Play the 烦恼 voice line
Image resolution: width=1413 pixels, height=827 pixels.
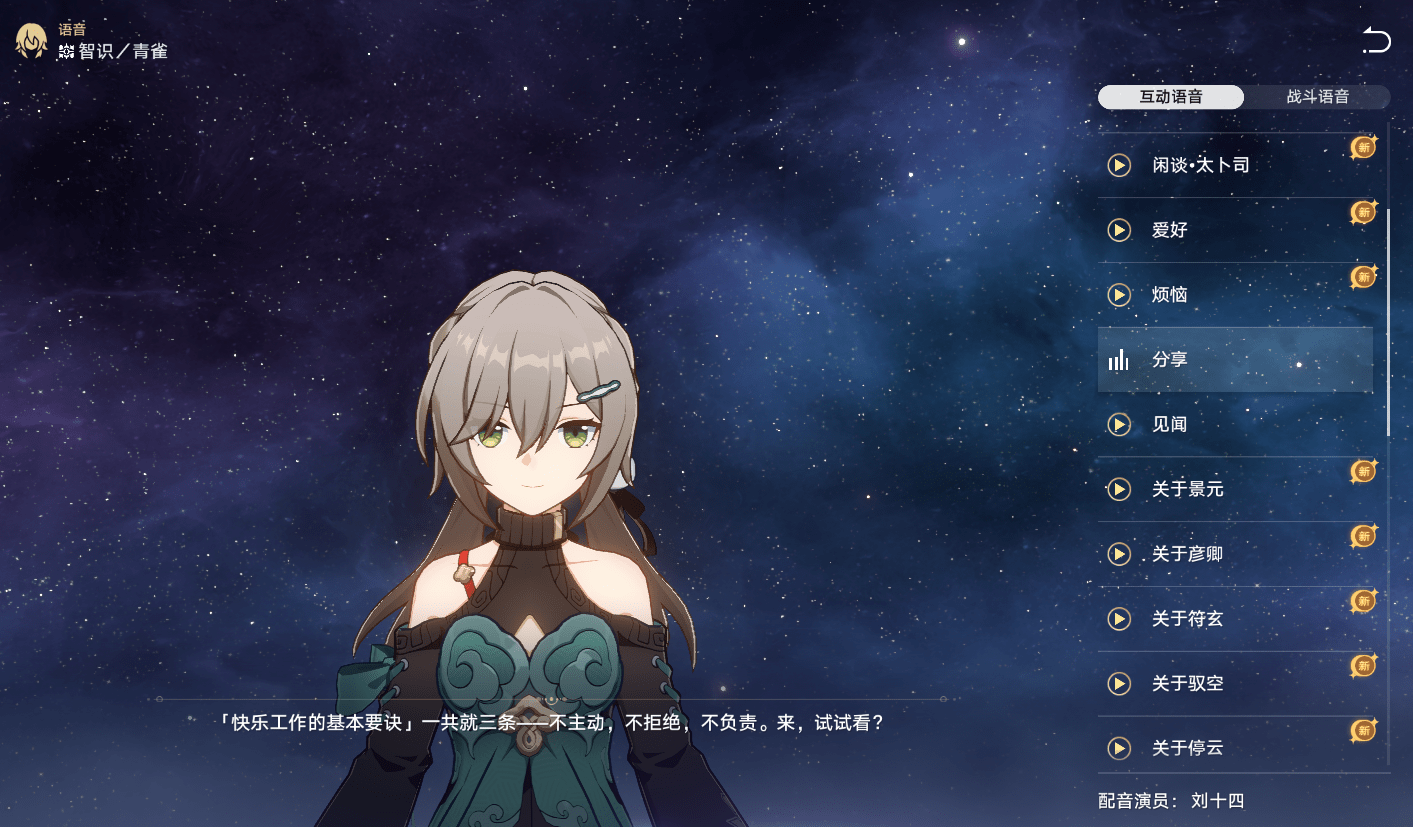point(1119,295)
